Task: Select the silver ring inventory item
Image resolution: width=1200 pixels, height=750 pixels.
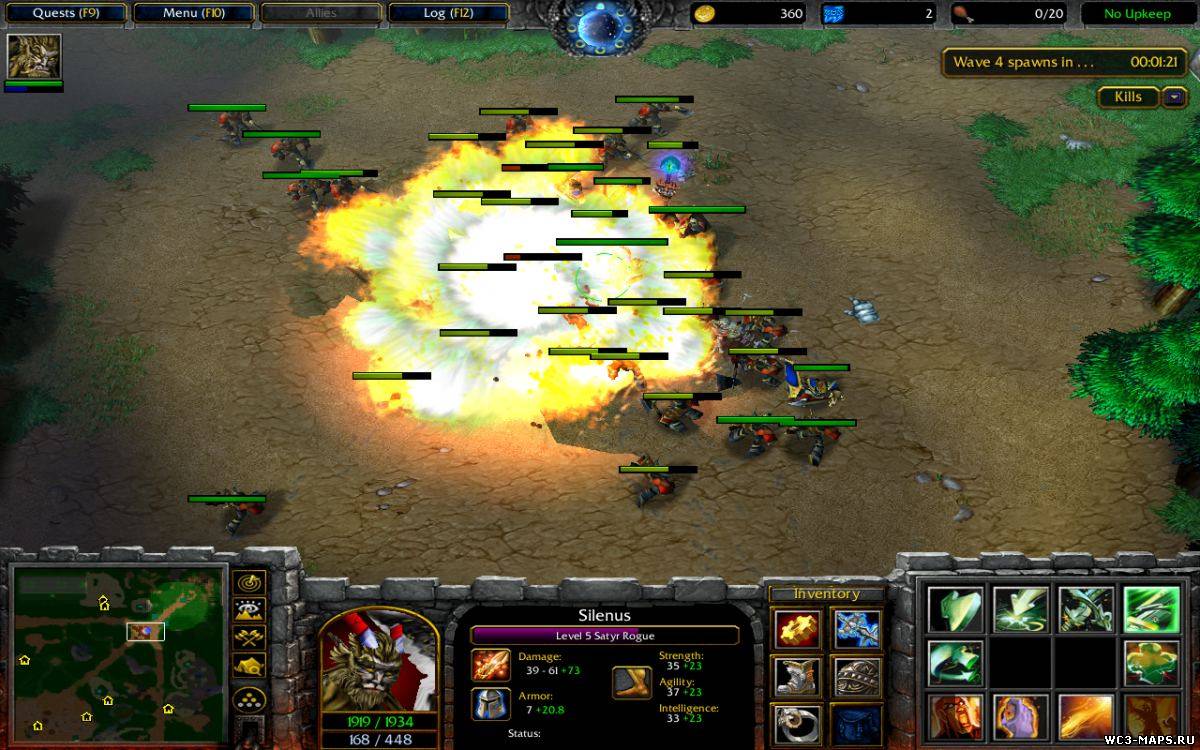Action: 797,724
